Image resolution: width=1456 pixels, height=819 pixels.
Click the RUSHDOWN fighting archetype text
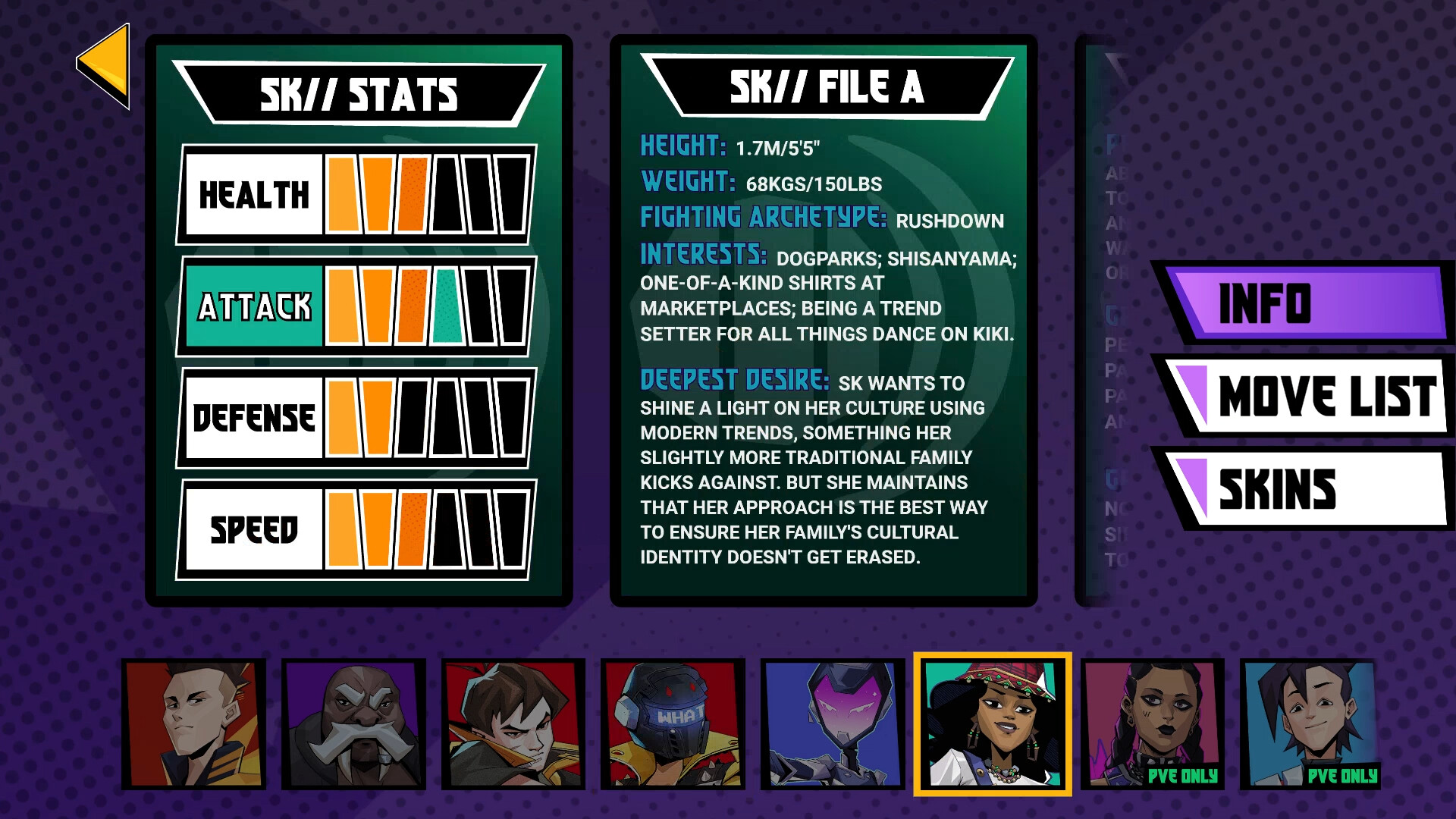[x=949, y=221]
